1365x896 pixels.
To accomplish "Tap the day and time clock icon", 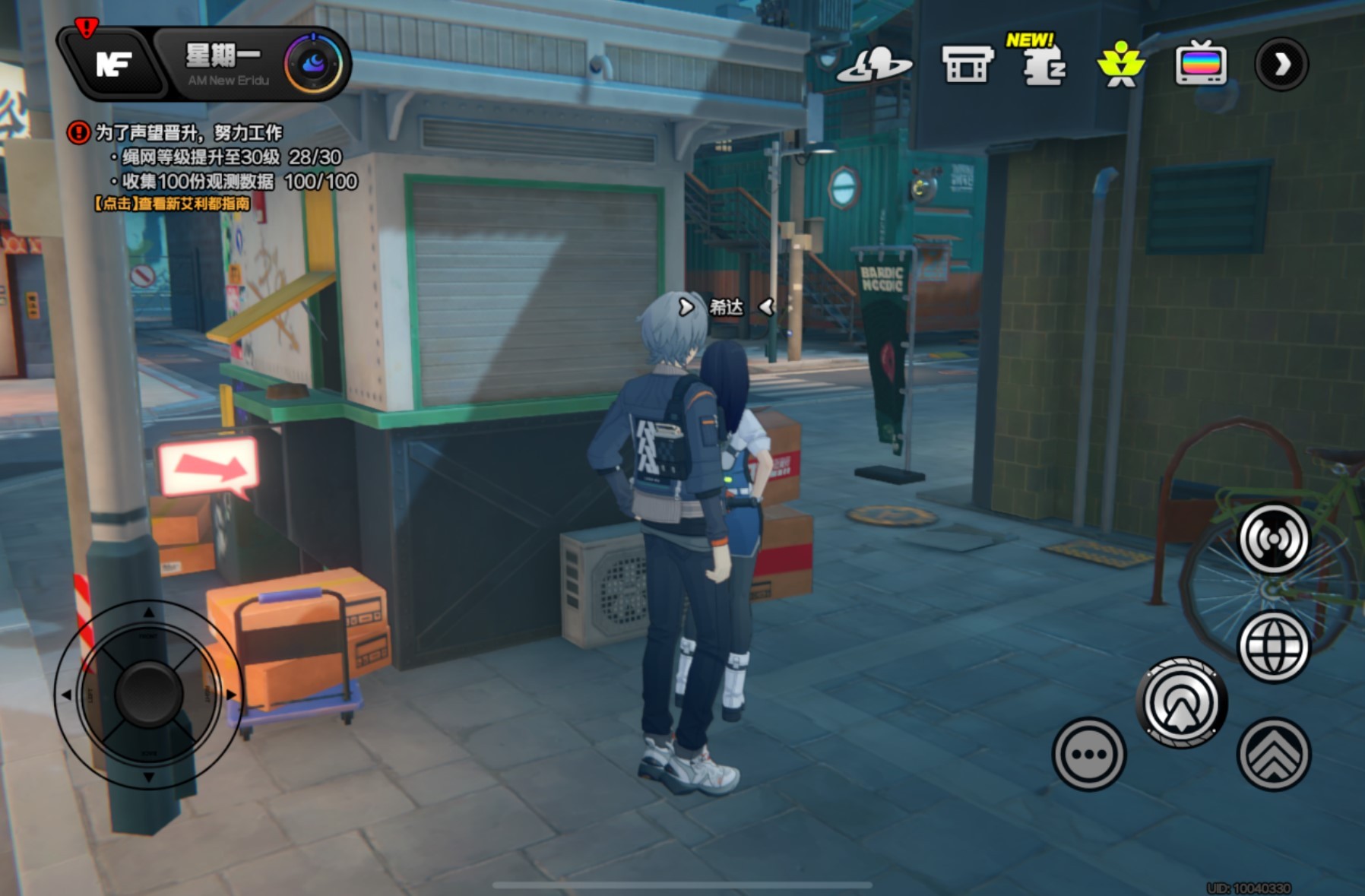I will coord(313,64).
